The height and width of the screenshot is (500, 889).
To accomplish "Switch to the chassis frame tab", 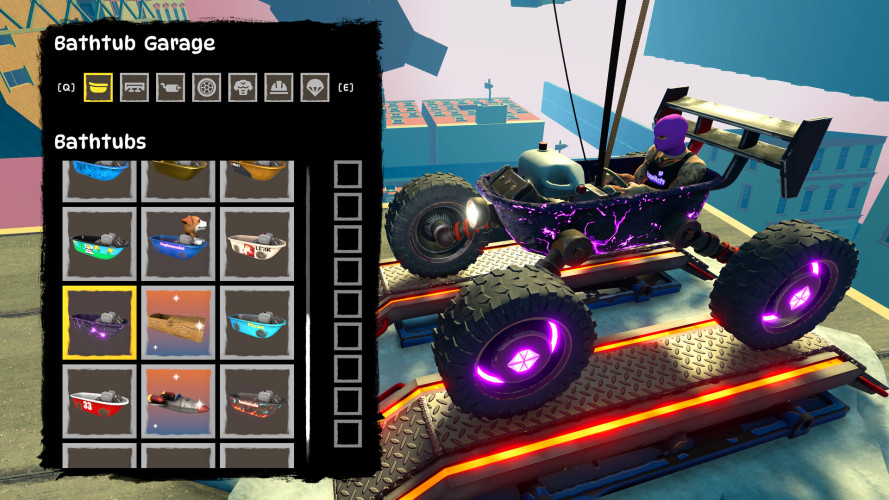I will [x=134, y=87].
